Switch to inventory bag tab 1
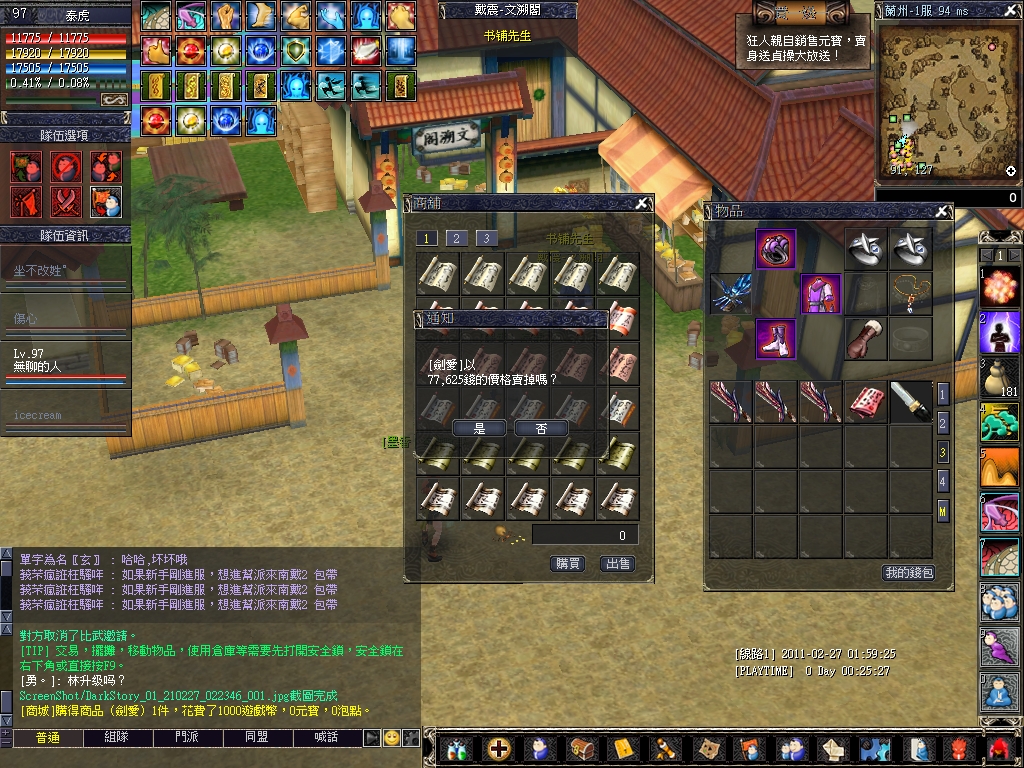This screenshot has height=768, width=1024. [942, 394]
